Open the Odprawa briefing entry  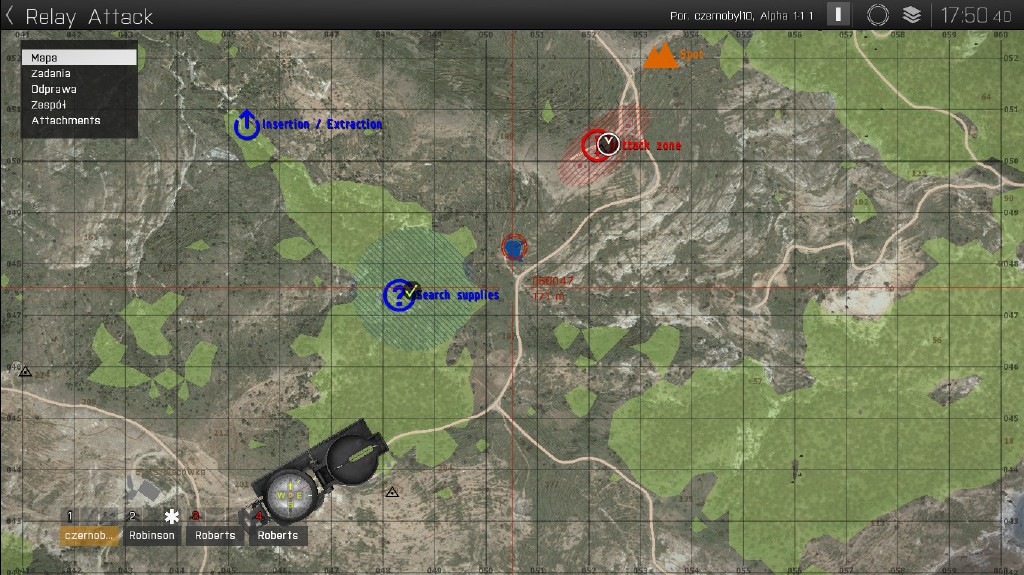pos(54,89)
